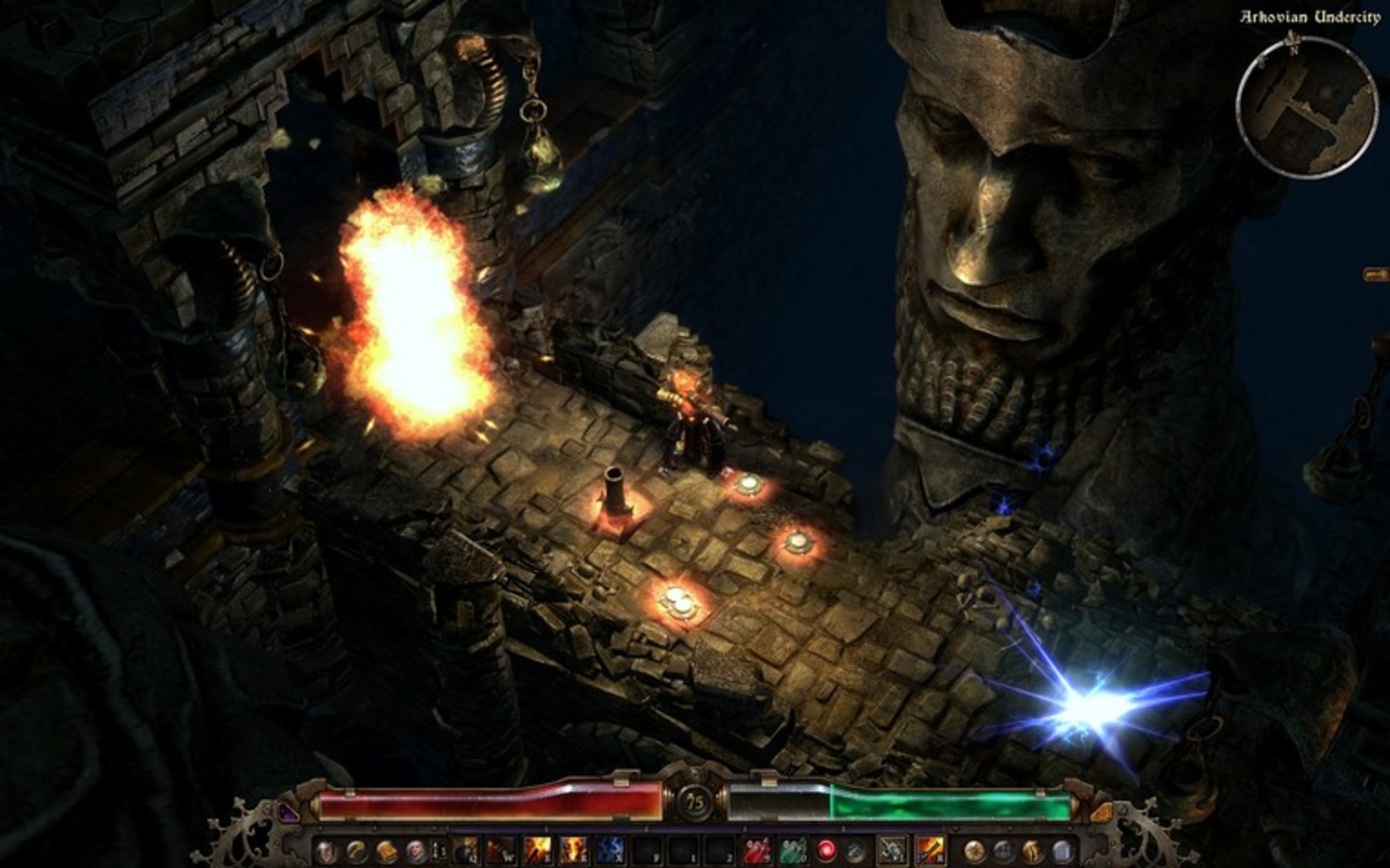Trigger the flame skill bound to R
The image size is (1390, 868).
click(573, 850)
